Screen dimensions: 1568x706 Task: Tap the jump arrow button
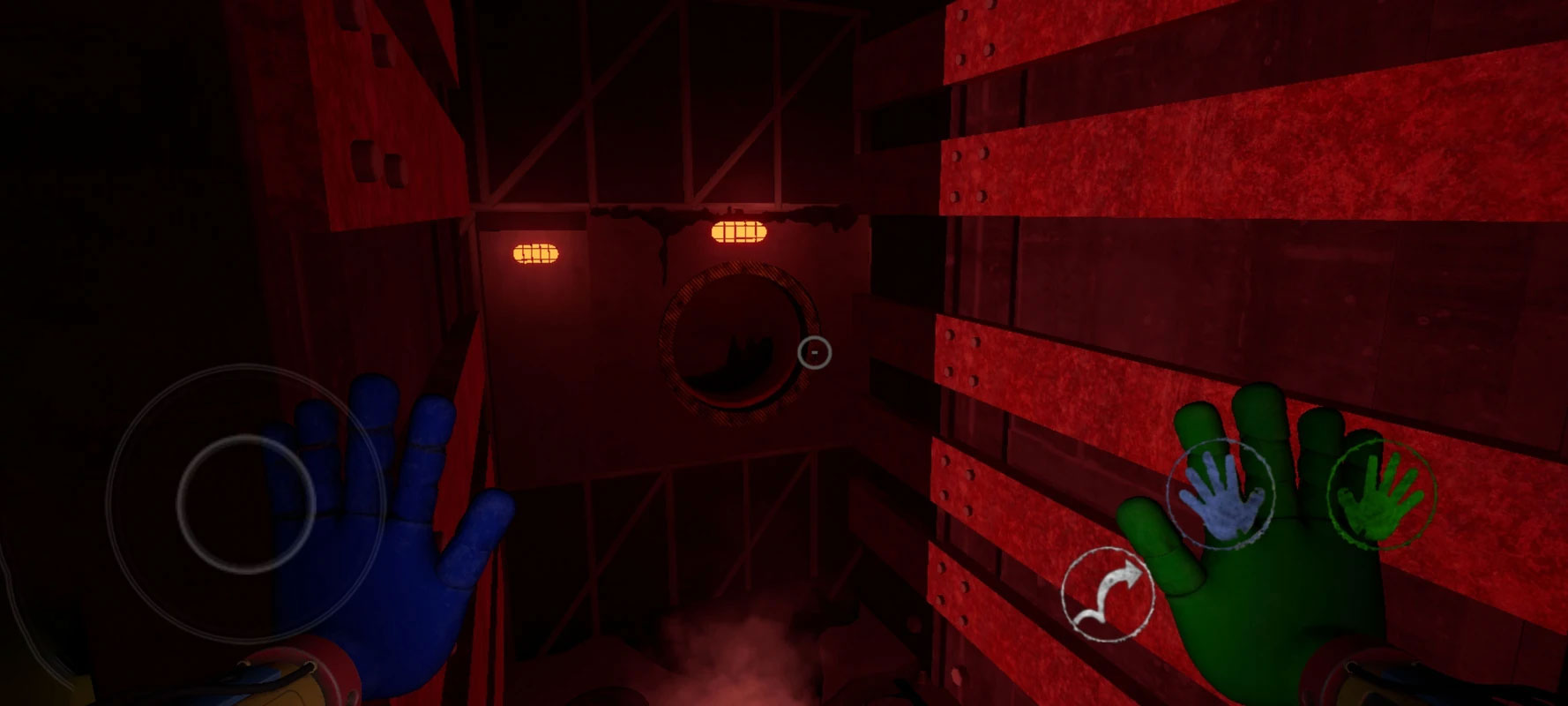(1107, 594)
